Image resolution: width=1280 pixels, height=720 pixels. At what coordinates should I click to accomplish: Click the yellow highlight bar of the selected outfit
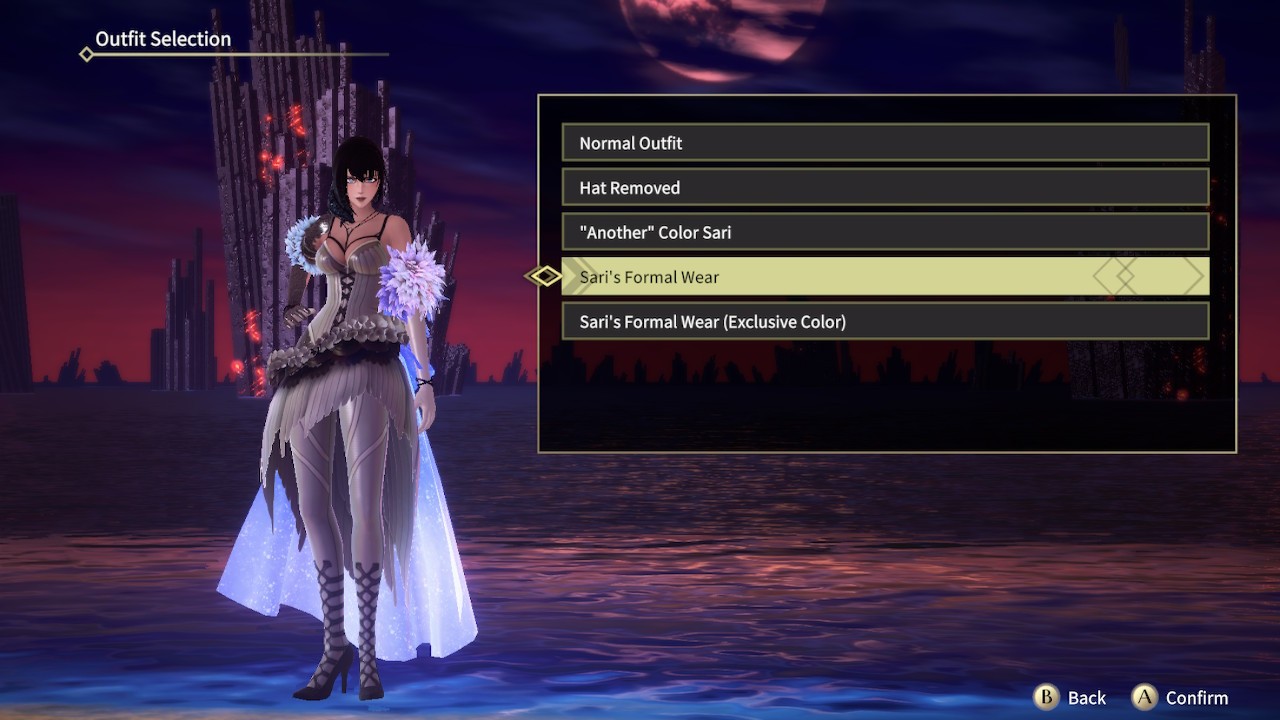[x=885, y=276]
